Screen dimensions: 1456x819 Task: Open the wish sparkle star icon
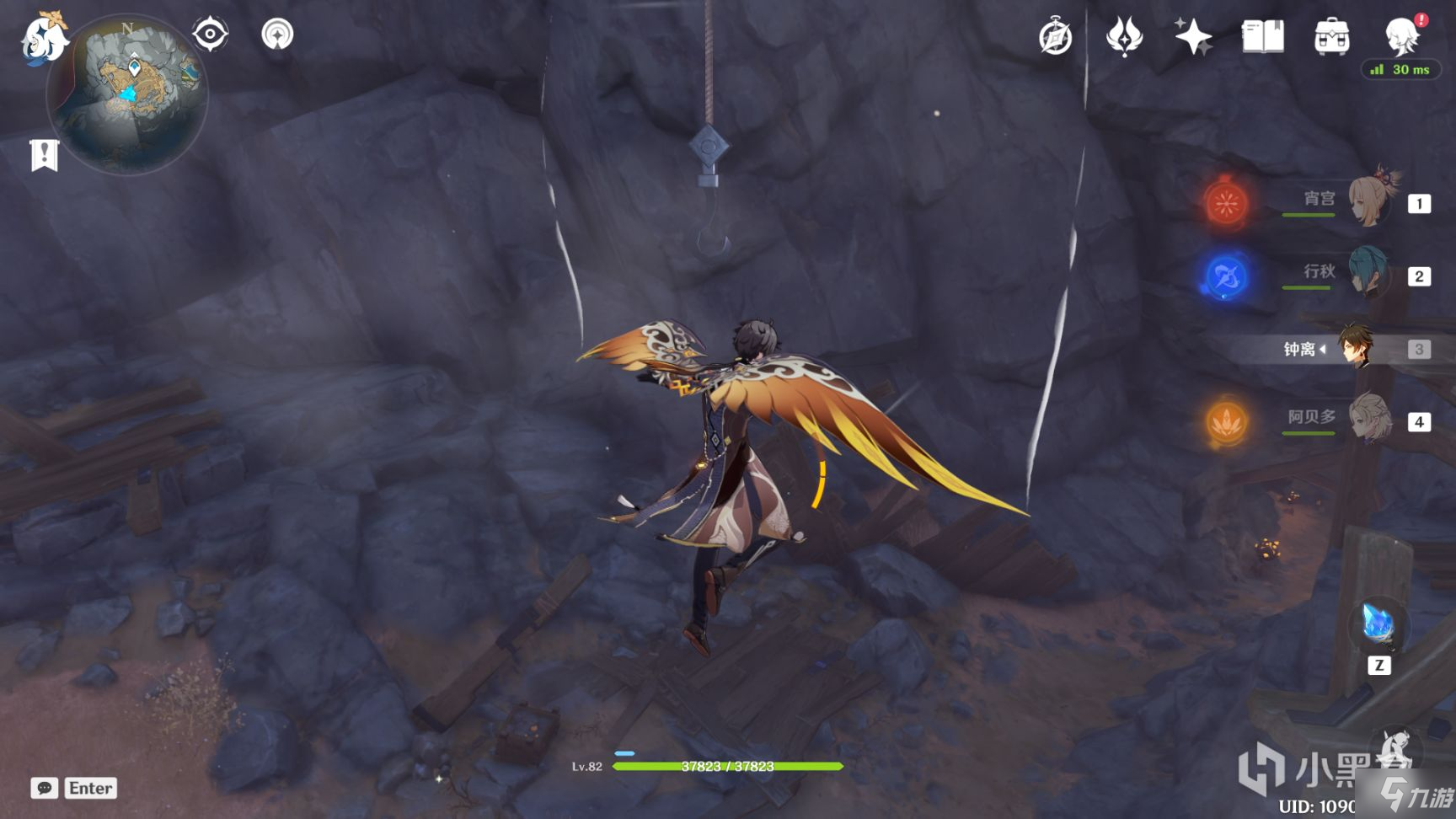click(1193, 37)
